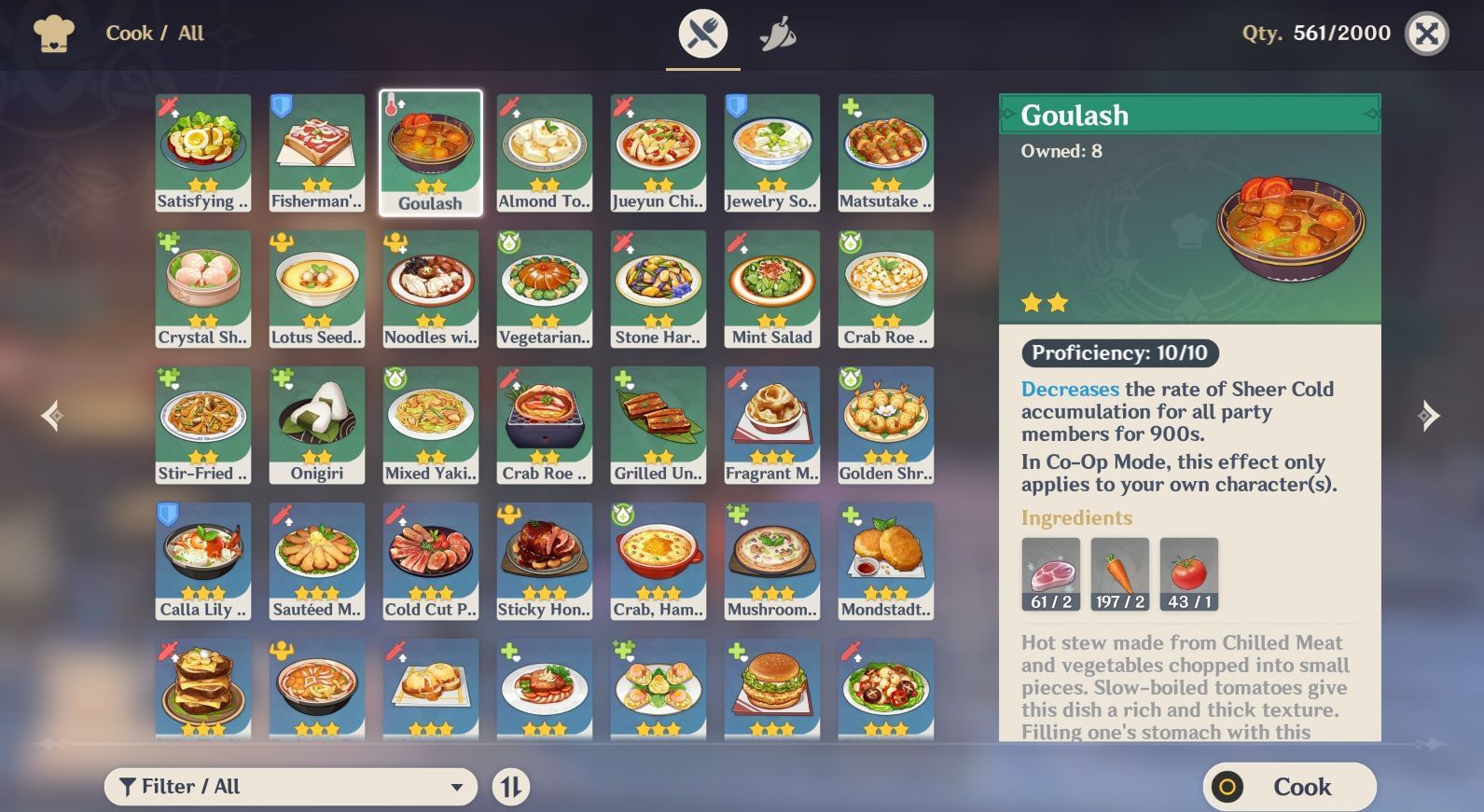Click the chef hat icon top left

(56, 33)
